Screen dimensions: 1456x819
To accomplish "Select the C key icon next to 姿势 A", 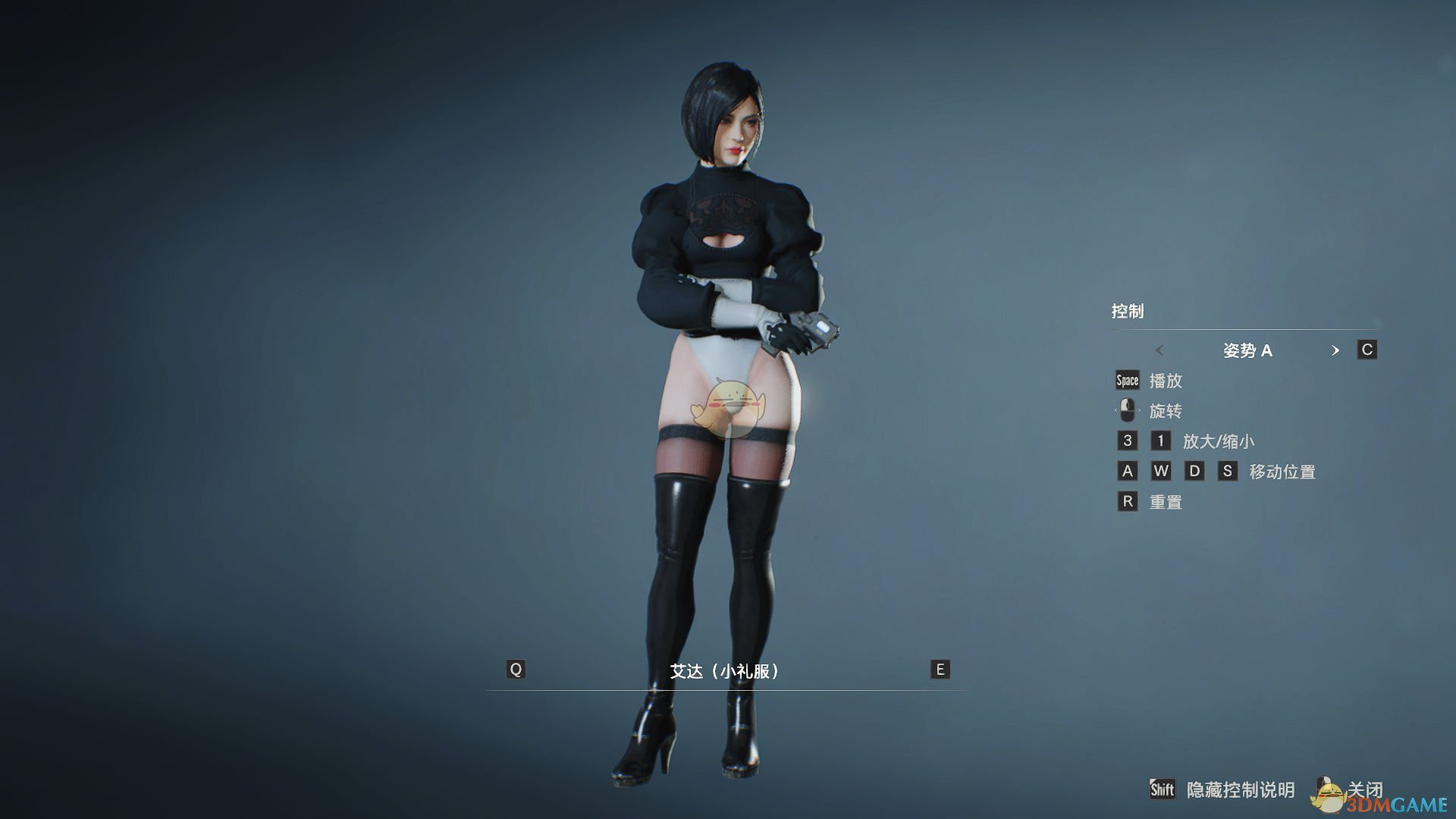I will coord(1366,350).
